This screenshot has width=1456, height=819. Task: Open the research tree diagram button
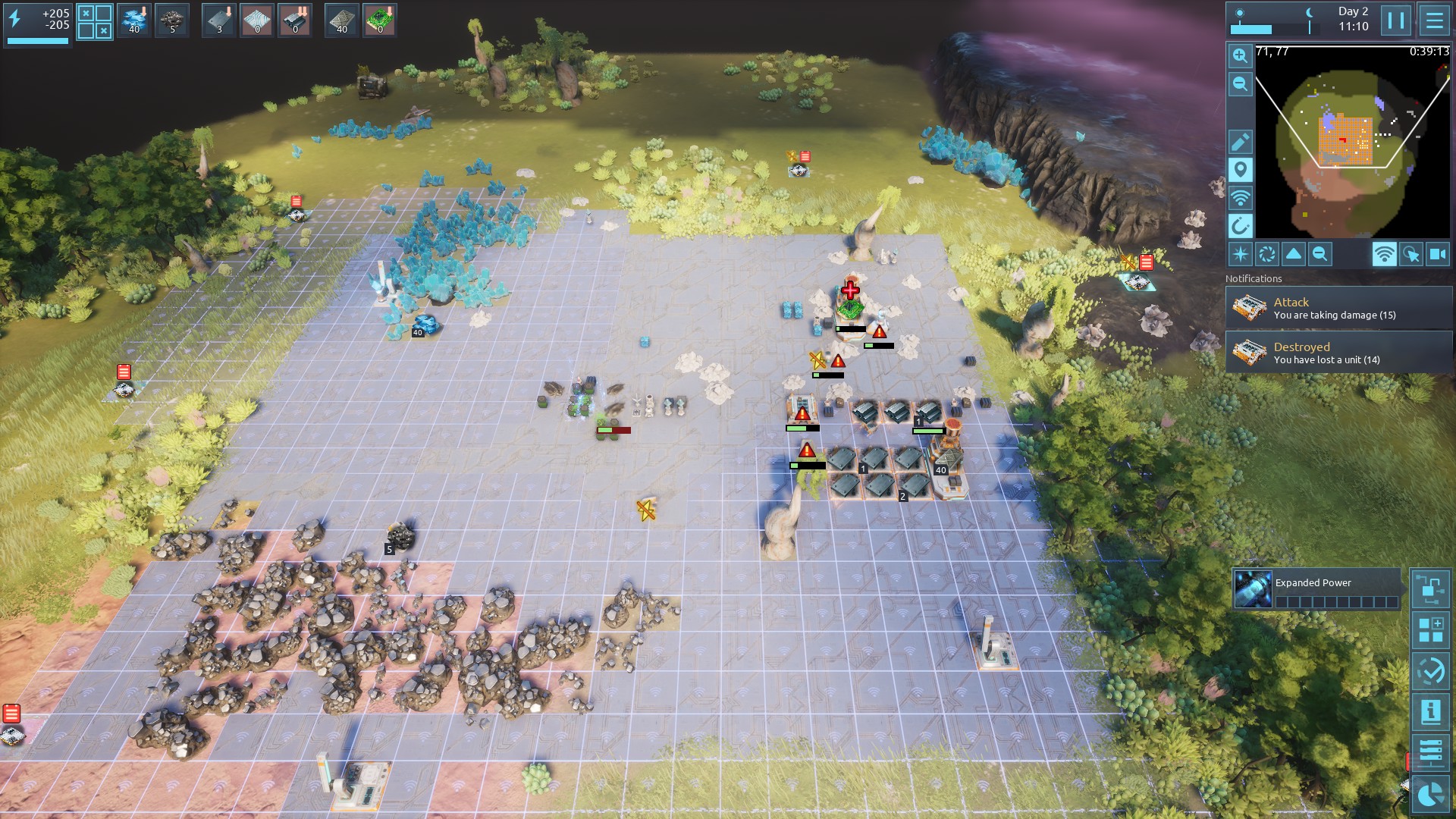(1430, 588)
